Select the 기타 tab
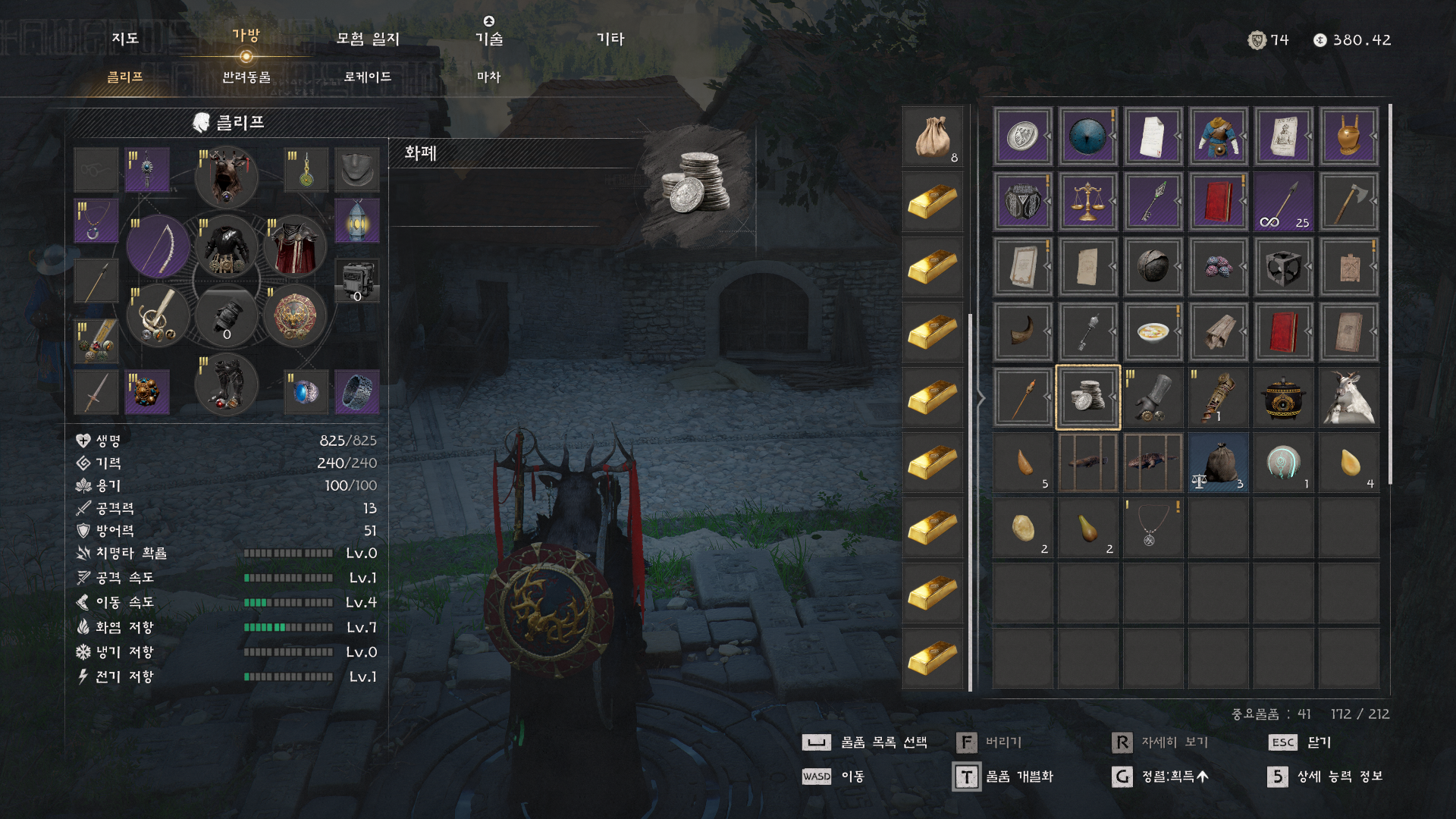 [x=610, y=39]
